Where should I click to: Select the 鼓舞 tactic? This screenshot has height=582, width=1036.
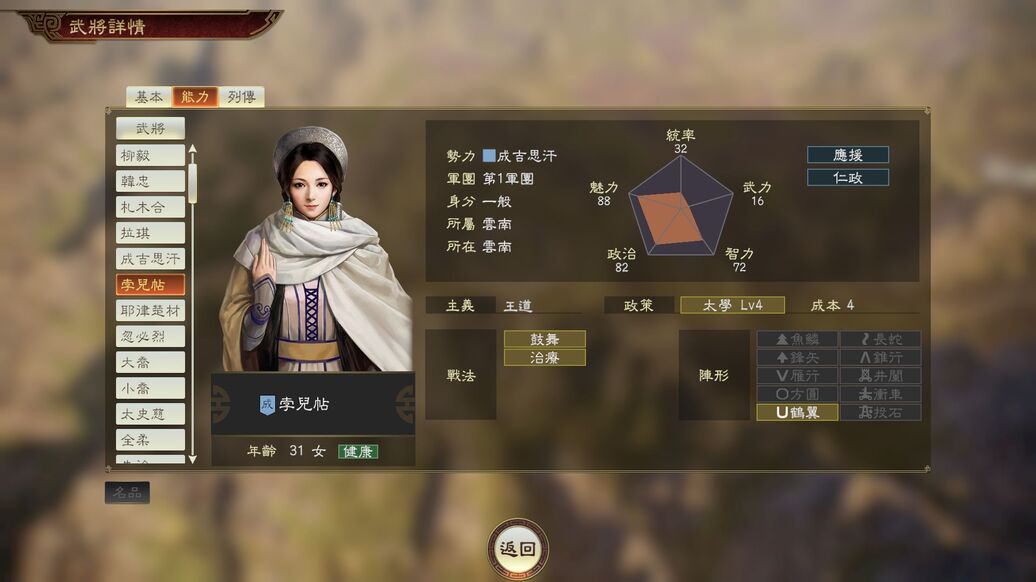[x=544, y=339]
